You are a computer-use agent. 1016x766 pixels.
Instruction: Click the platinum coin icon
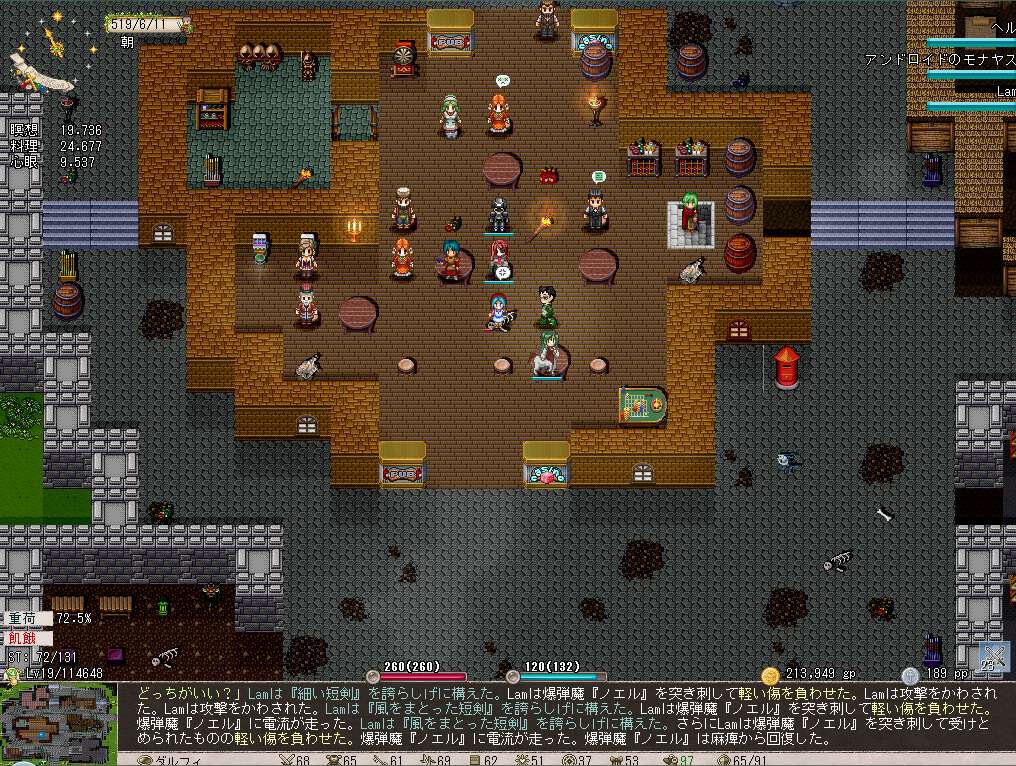pyautogui.click(x=909, y=675)
